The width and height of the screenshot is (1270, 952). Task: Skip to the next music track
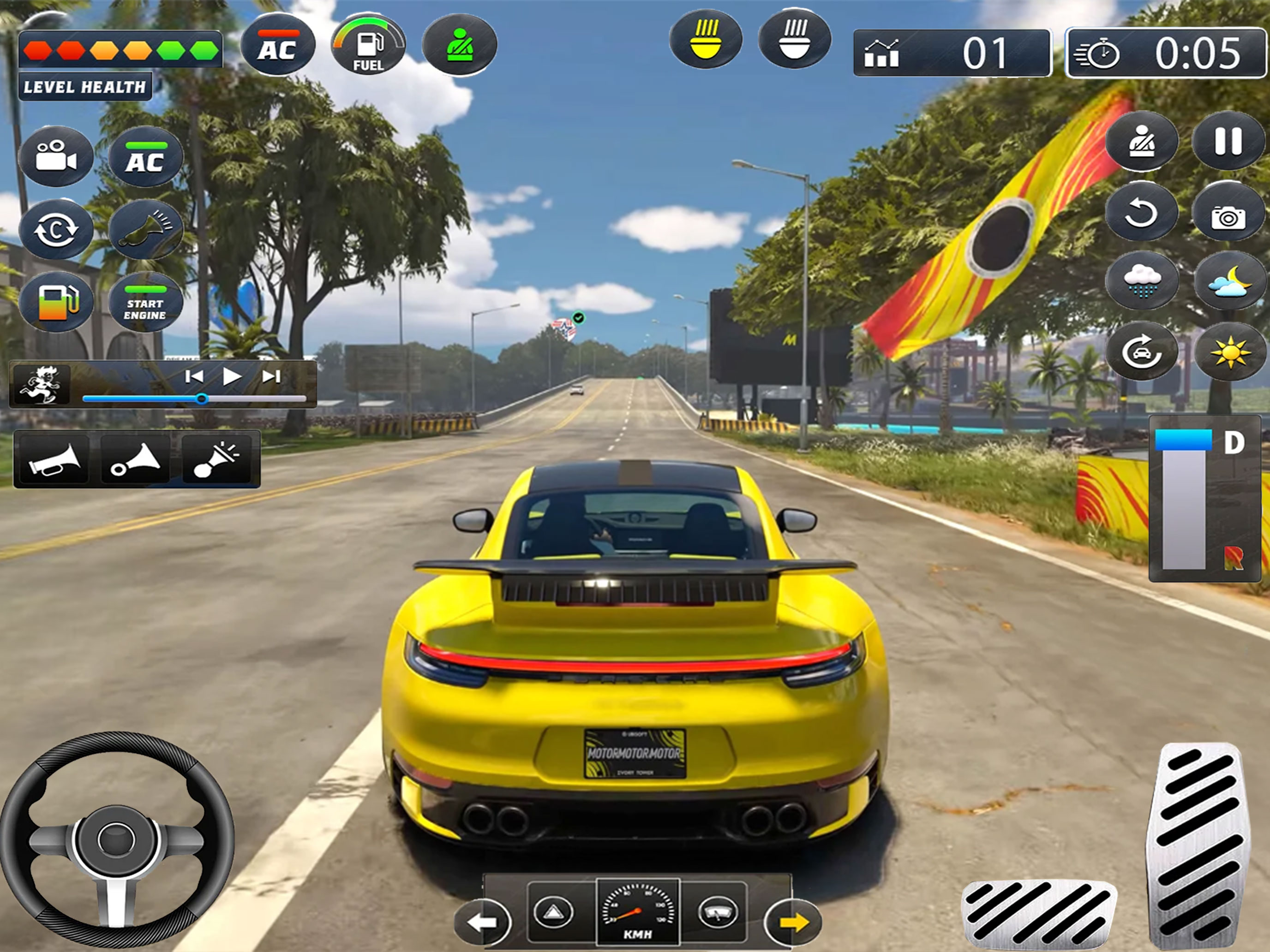tap(271, 376)
